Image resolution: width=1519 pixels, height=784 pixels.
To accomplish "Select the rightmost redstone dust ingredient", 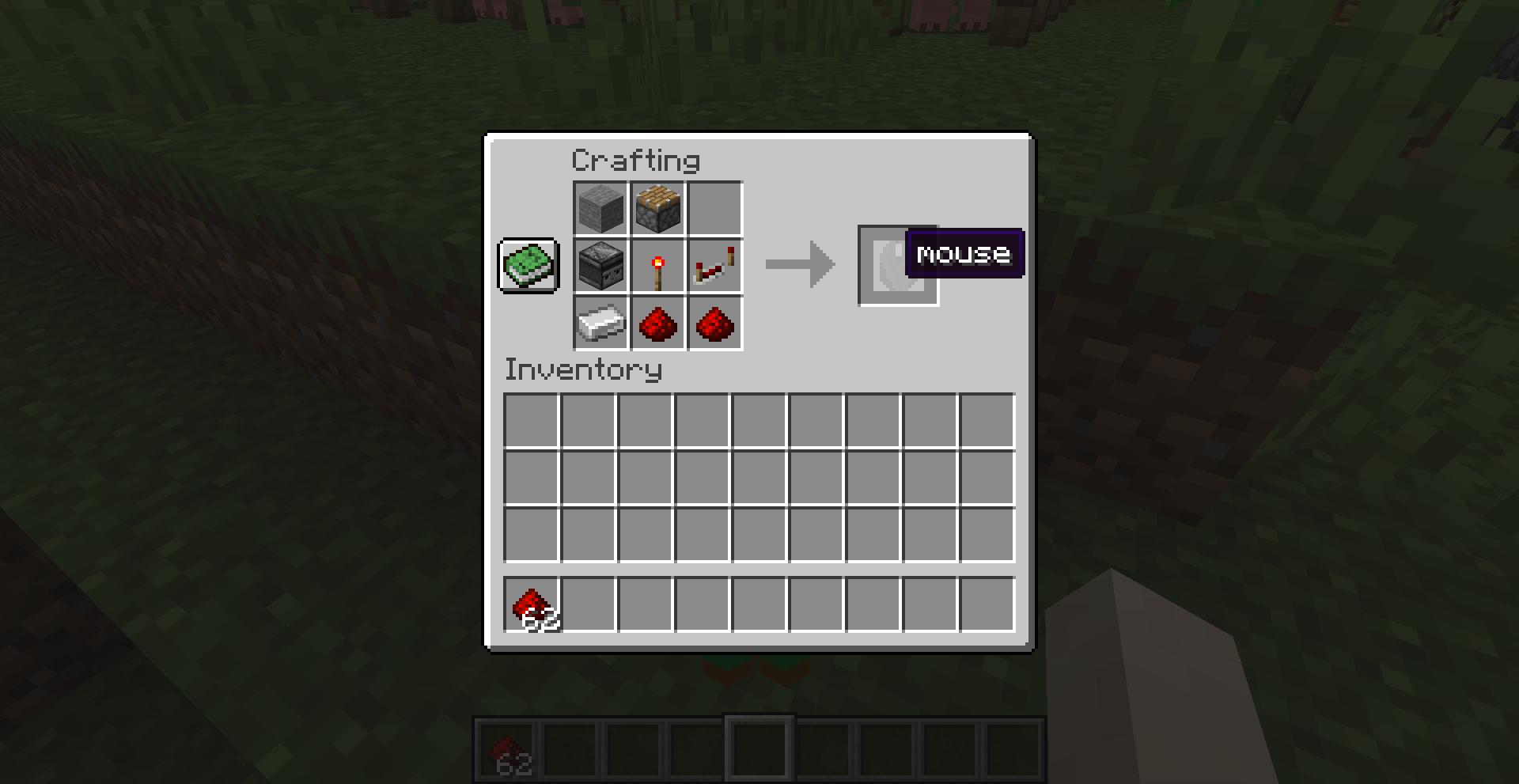I will (x=714, y=324).
